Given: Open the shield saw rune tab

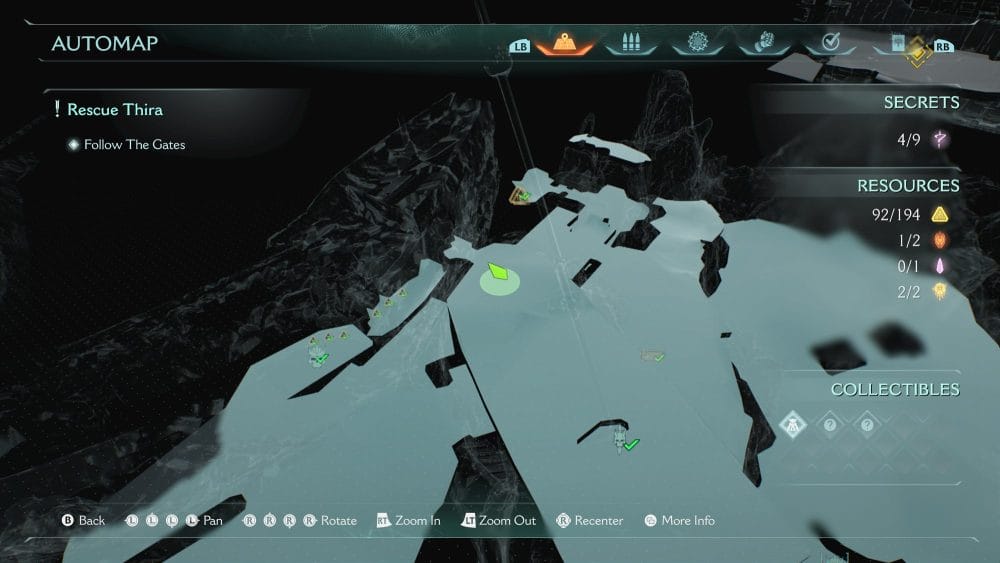Looking at the screenshot, I should click(x=697, y=43).
